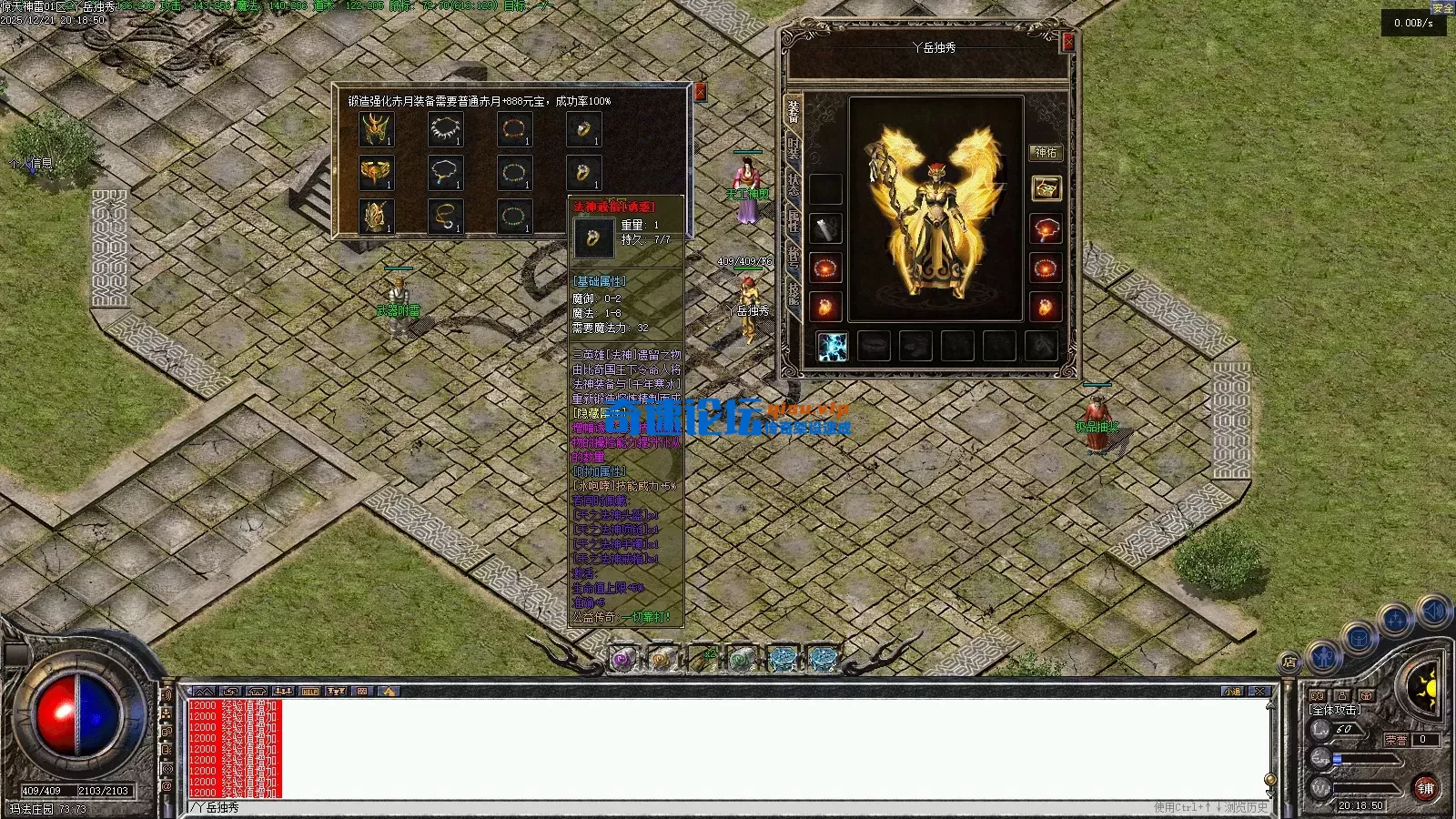1456x819 pixels.
Task: Click the 神佑 blessing button
Action: coord(1046,153)
